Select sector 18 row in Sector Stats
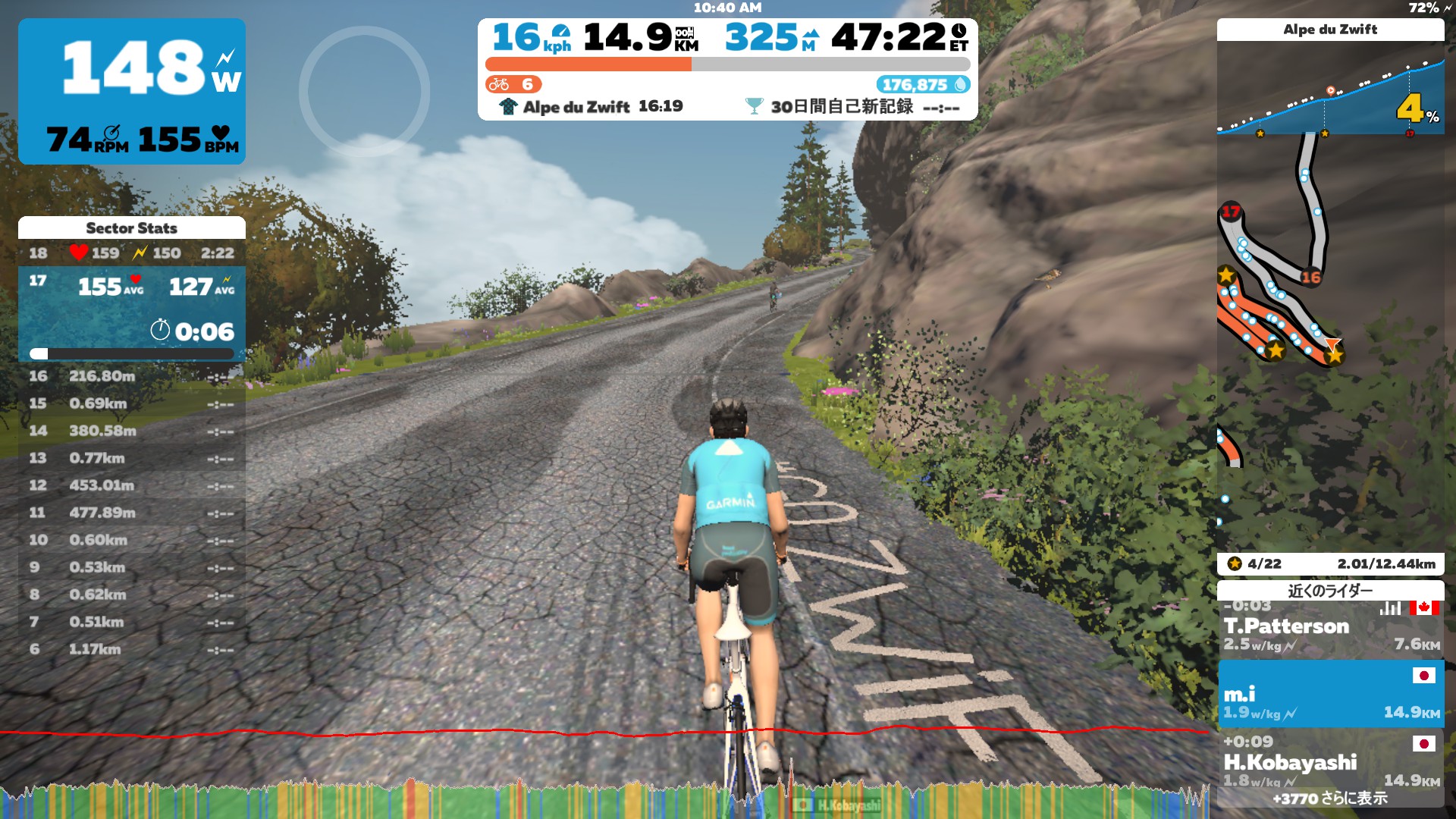The width and height of the screenshot is (1456, 819). [132, 253]
